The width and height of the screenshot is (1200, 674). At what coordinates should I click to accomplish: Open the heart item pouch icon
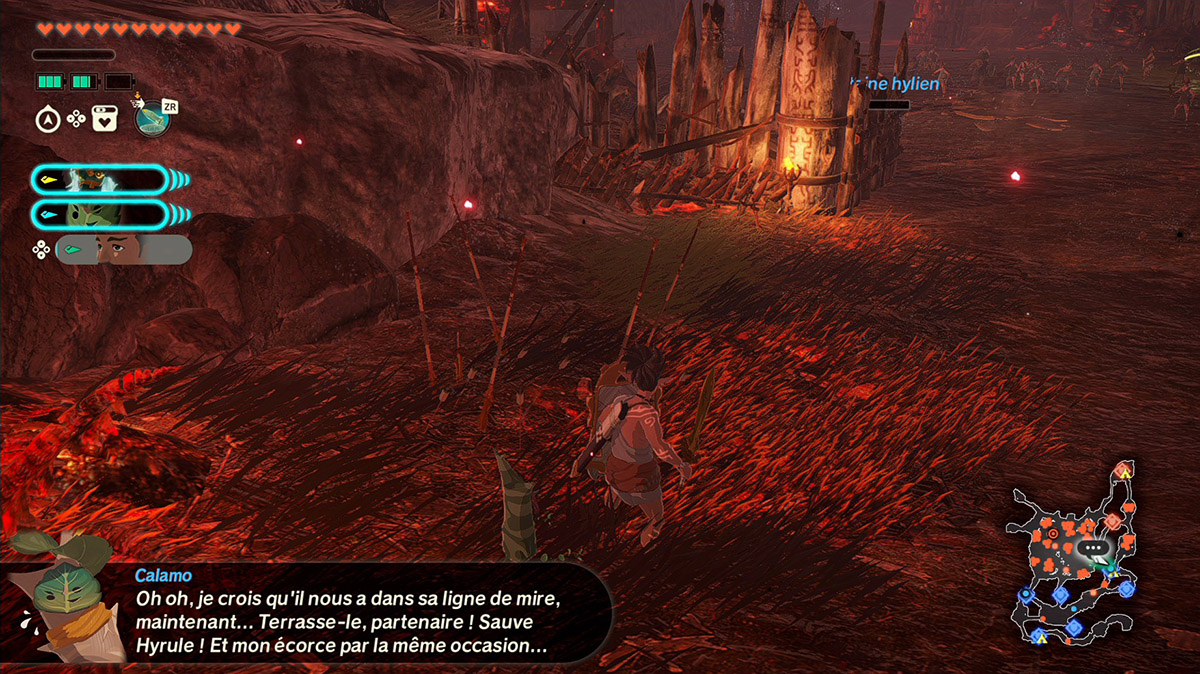pos(104,120)
